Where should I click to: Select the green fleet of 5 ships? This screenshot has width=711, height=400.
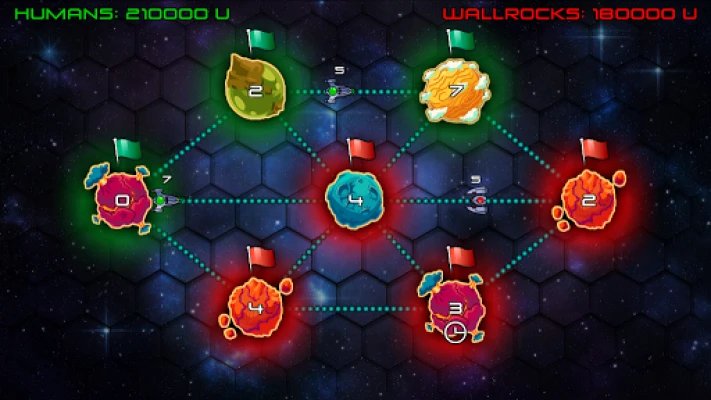337,91
